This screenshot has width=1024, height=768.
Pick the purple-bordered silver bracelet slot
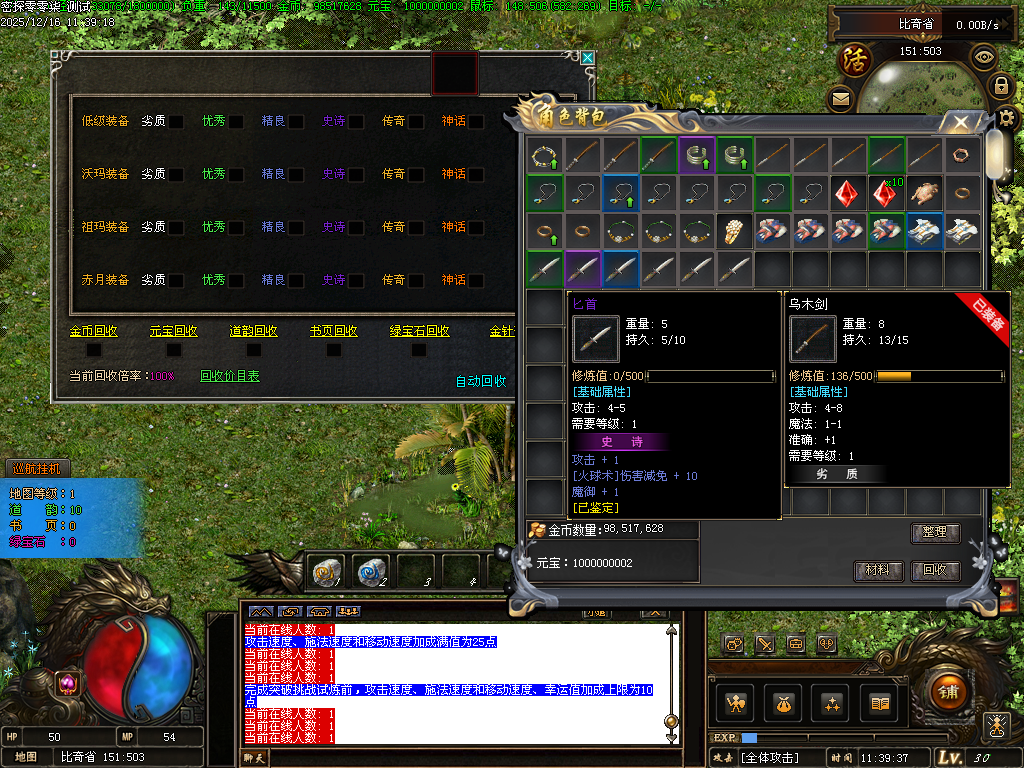coord(696,155)
